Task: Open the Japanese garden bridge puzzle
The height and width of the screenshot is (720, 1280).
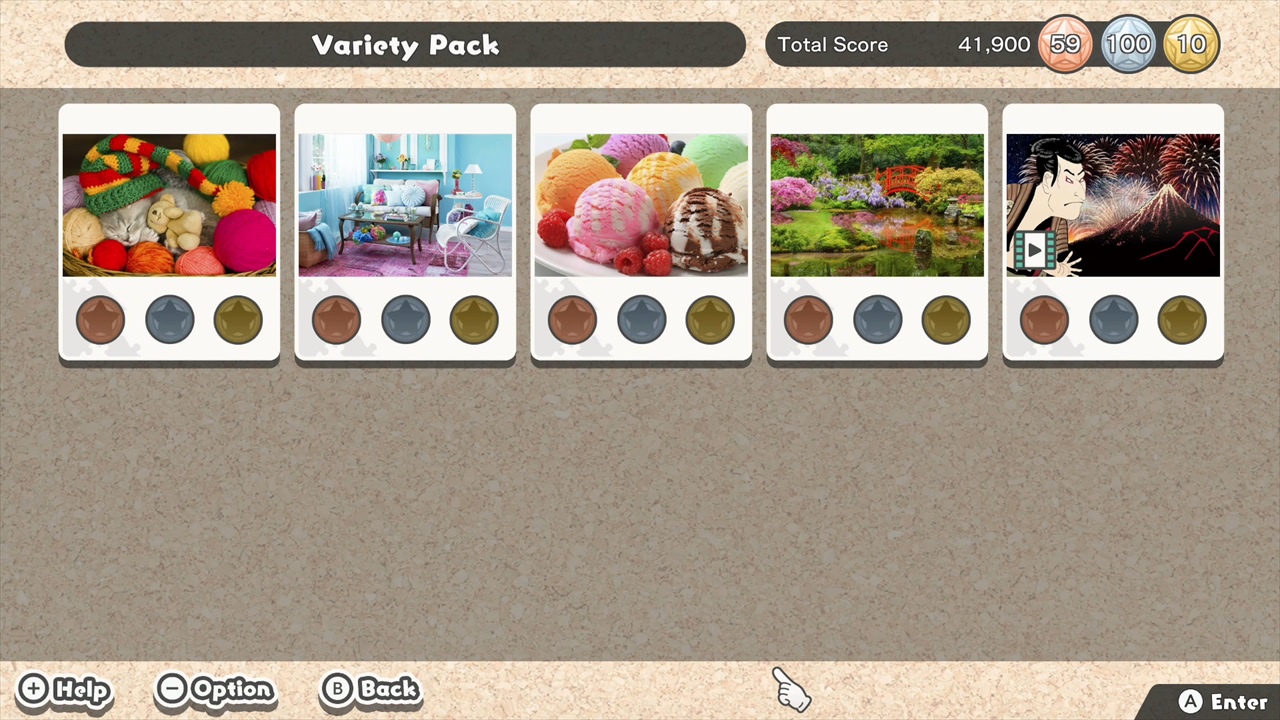Action: (x=877, y=203)
